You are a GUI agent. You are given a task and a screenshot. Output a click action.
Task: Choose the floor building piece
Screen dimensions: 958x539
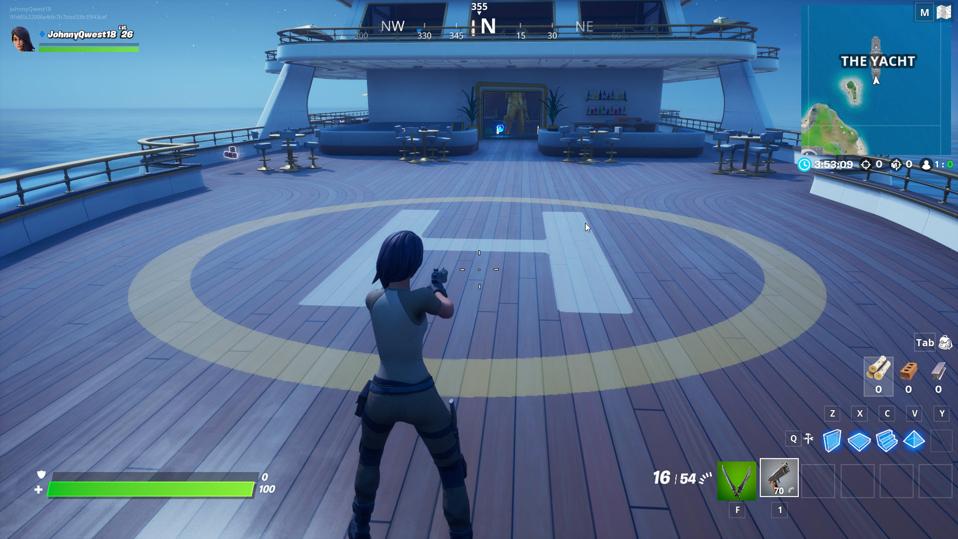[x=859, y=440]
